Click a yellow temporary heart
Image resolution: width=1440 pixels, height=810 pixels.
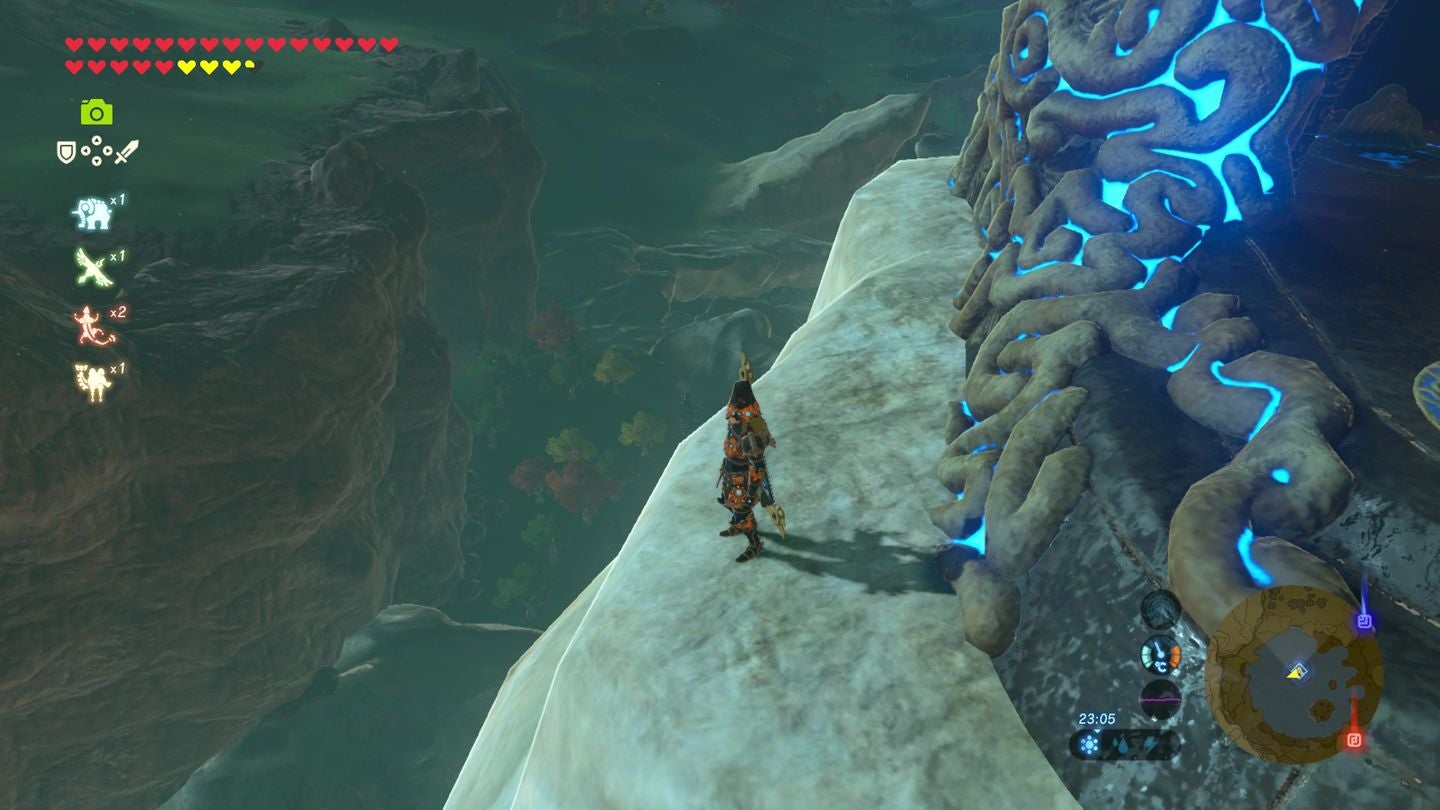point(186,67)
